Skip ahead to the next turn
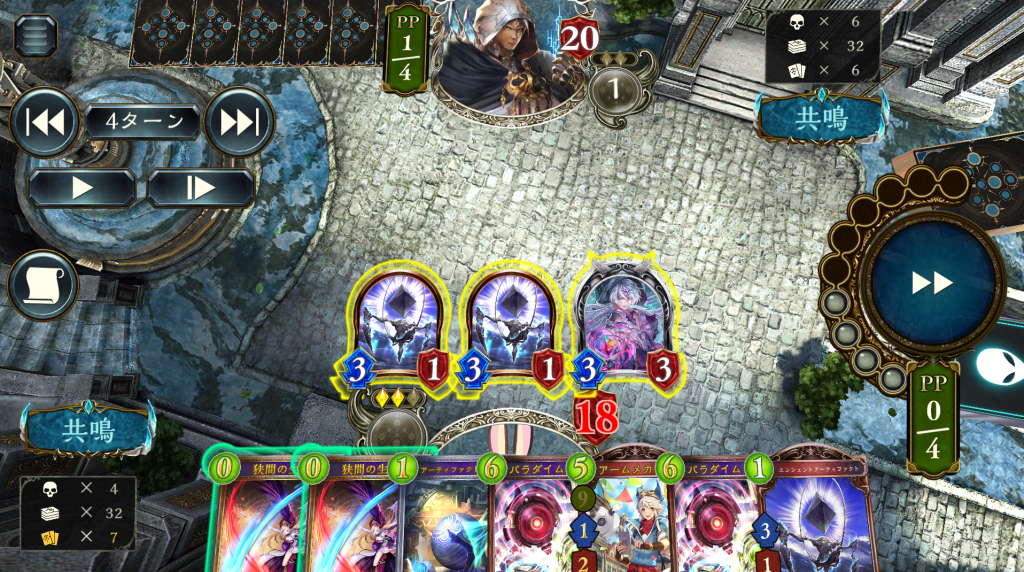This screenshot has height=572, width=1024. click(239, 122)
